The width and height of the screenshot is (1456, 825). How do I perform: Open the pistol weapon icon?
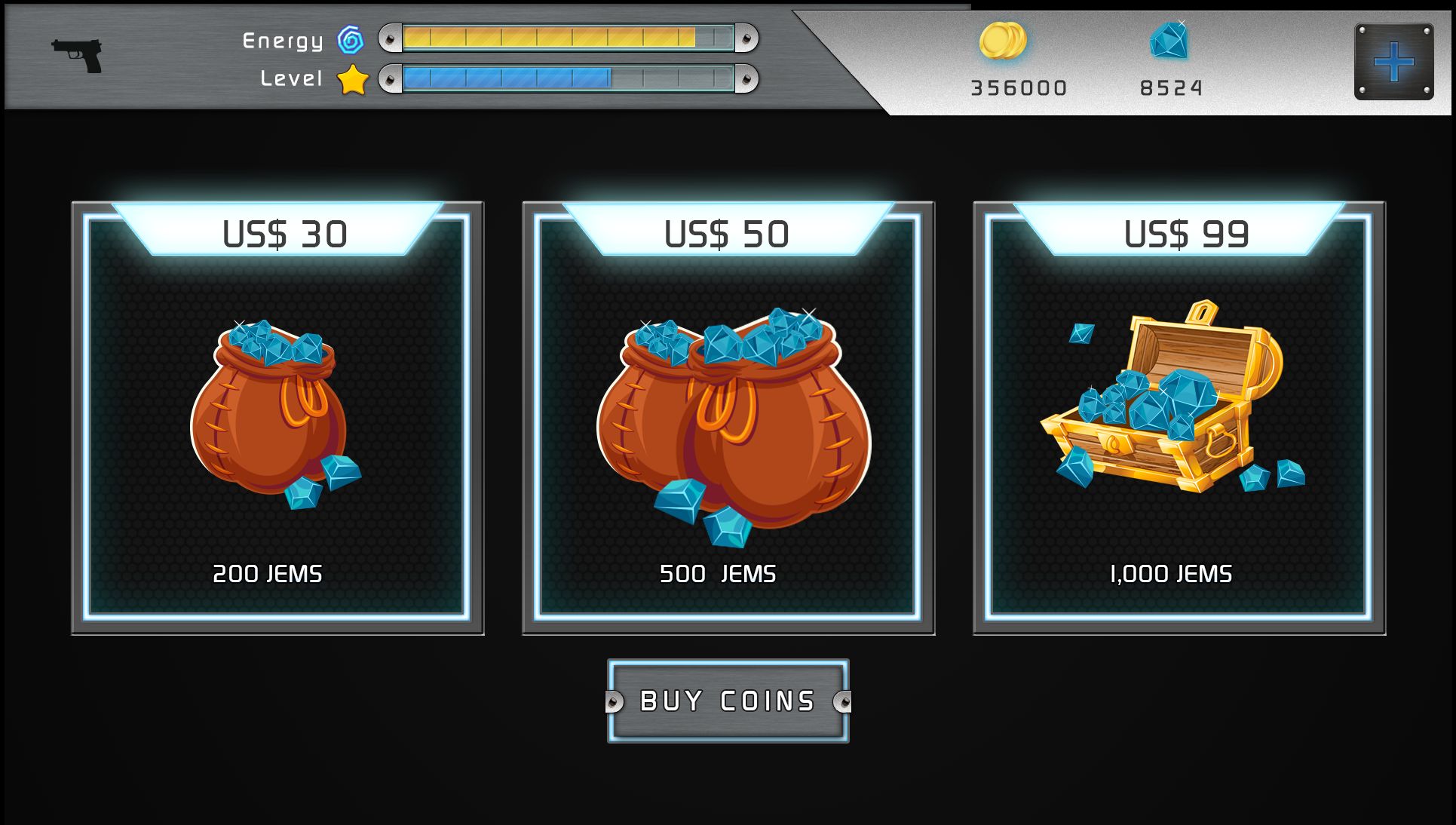point(77,55)
